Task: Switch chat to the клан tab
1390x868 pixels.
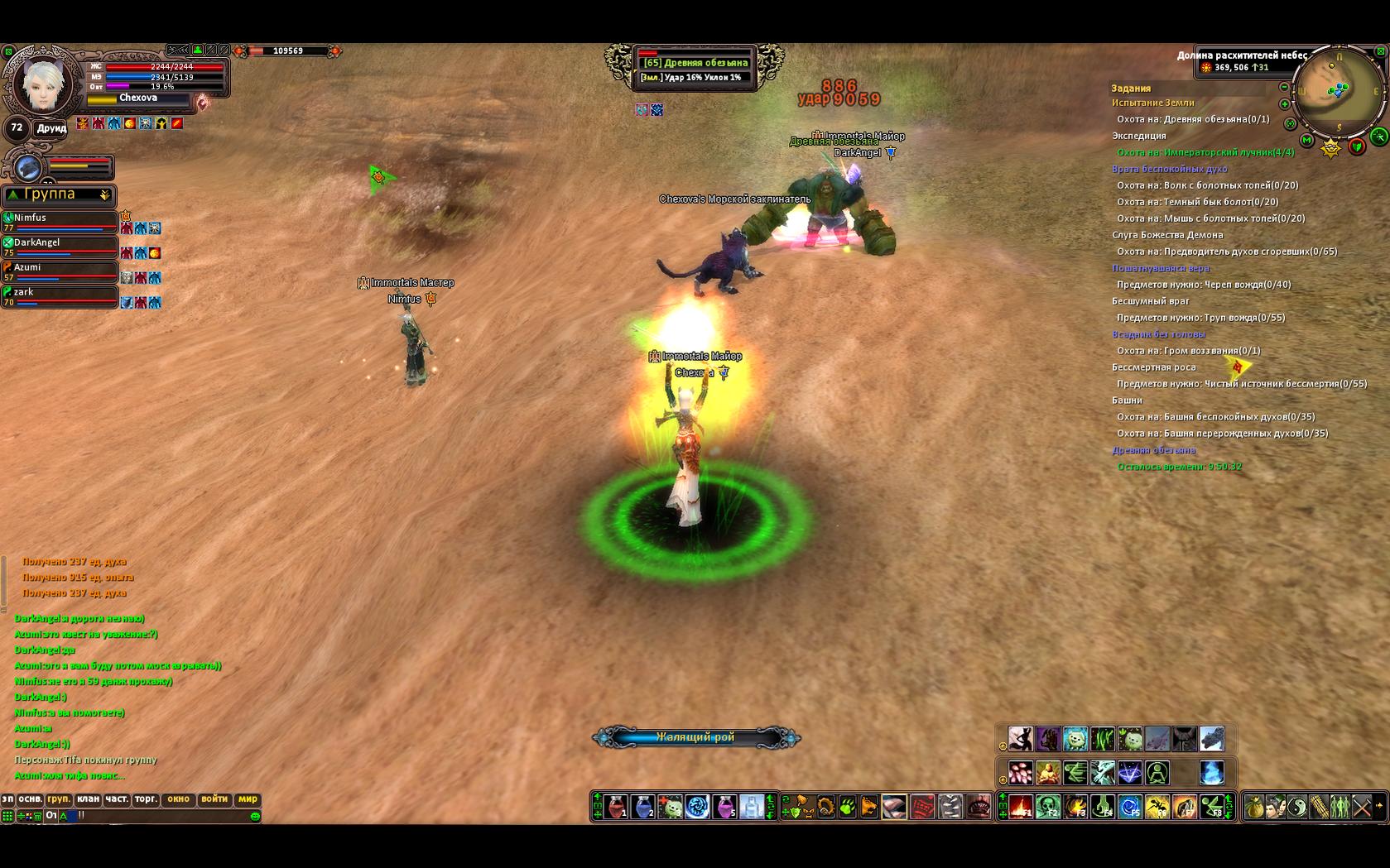Action: pyautogui.click(x=88, y=799)
